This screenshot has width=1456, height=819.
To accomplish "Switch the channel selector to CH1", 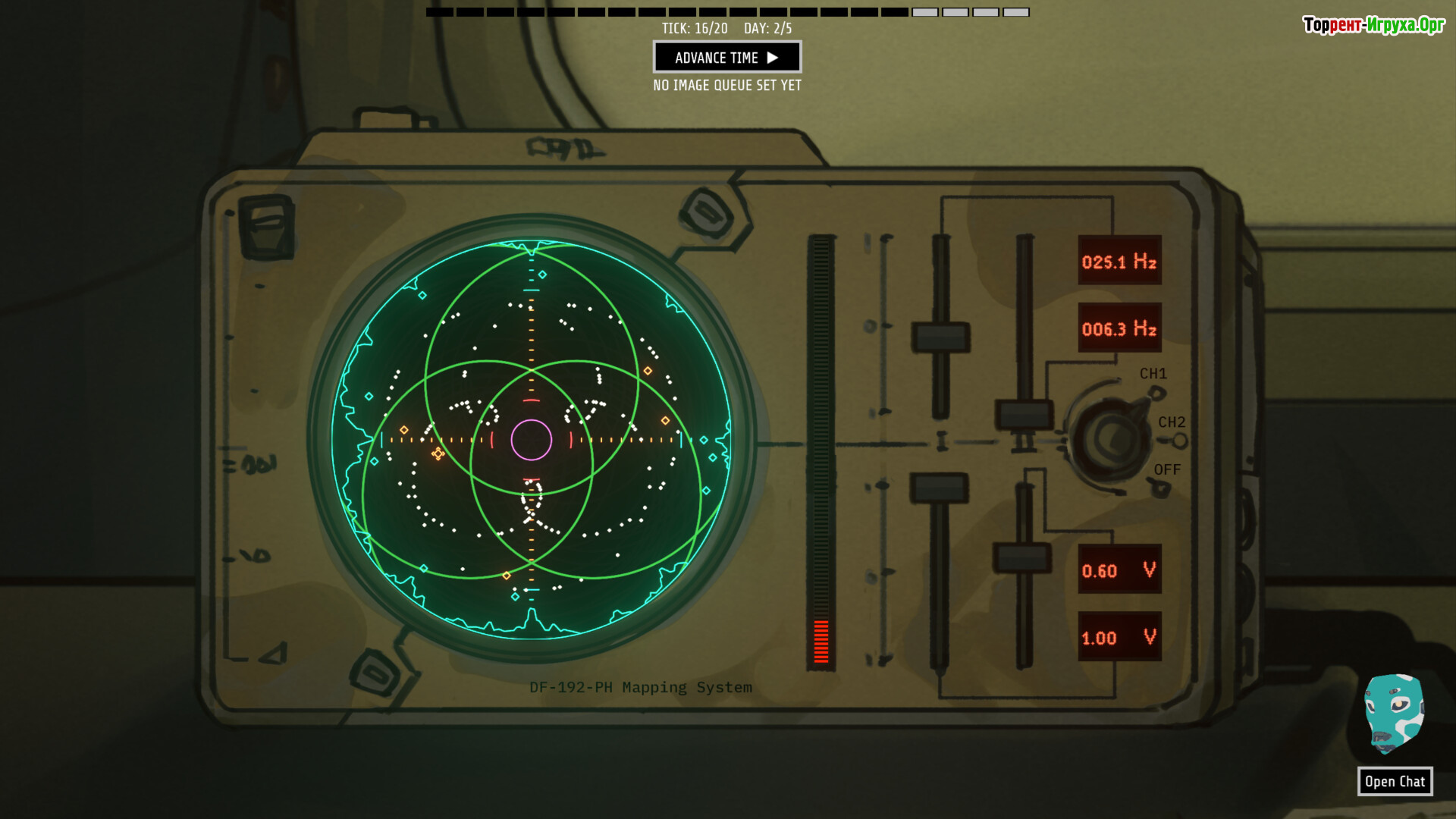I will 1155,392.
